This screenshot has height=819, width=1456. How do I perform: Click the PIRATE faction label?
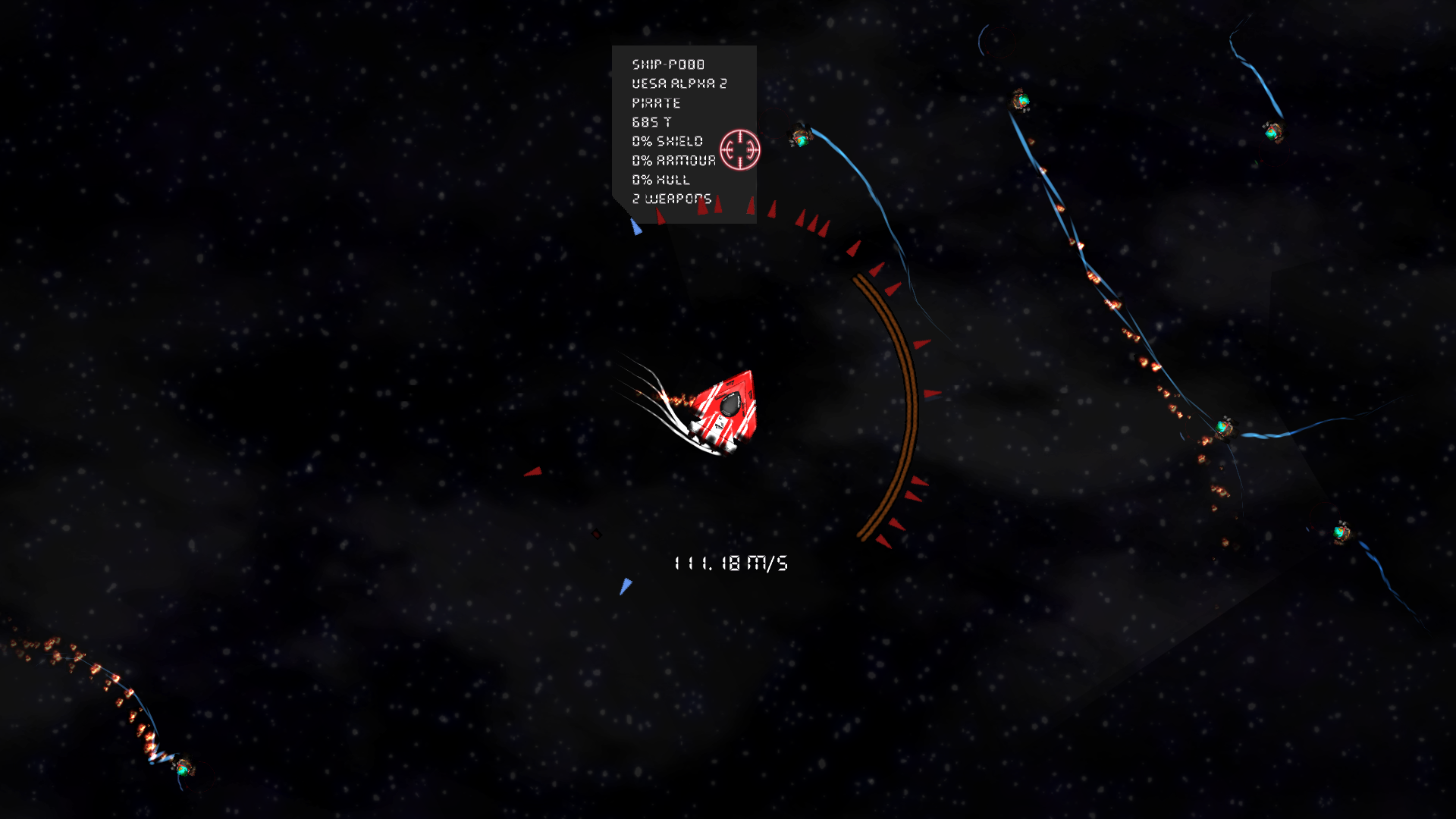click(656, 103)
